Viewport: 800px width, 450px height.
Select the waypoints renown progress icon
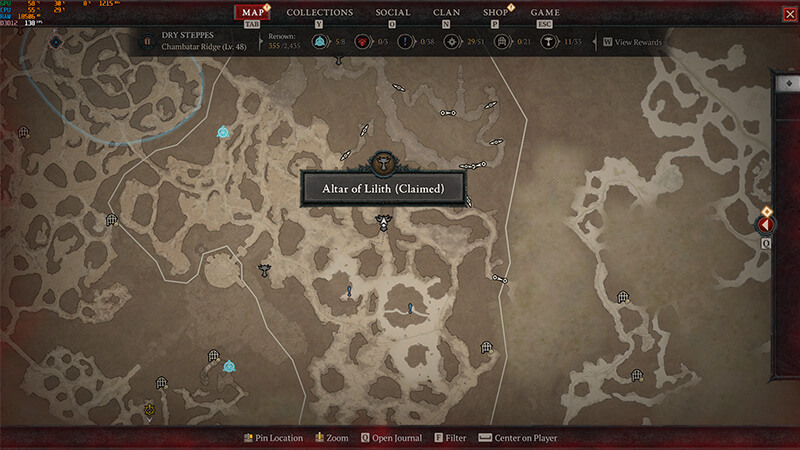pos(319,42)
